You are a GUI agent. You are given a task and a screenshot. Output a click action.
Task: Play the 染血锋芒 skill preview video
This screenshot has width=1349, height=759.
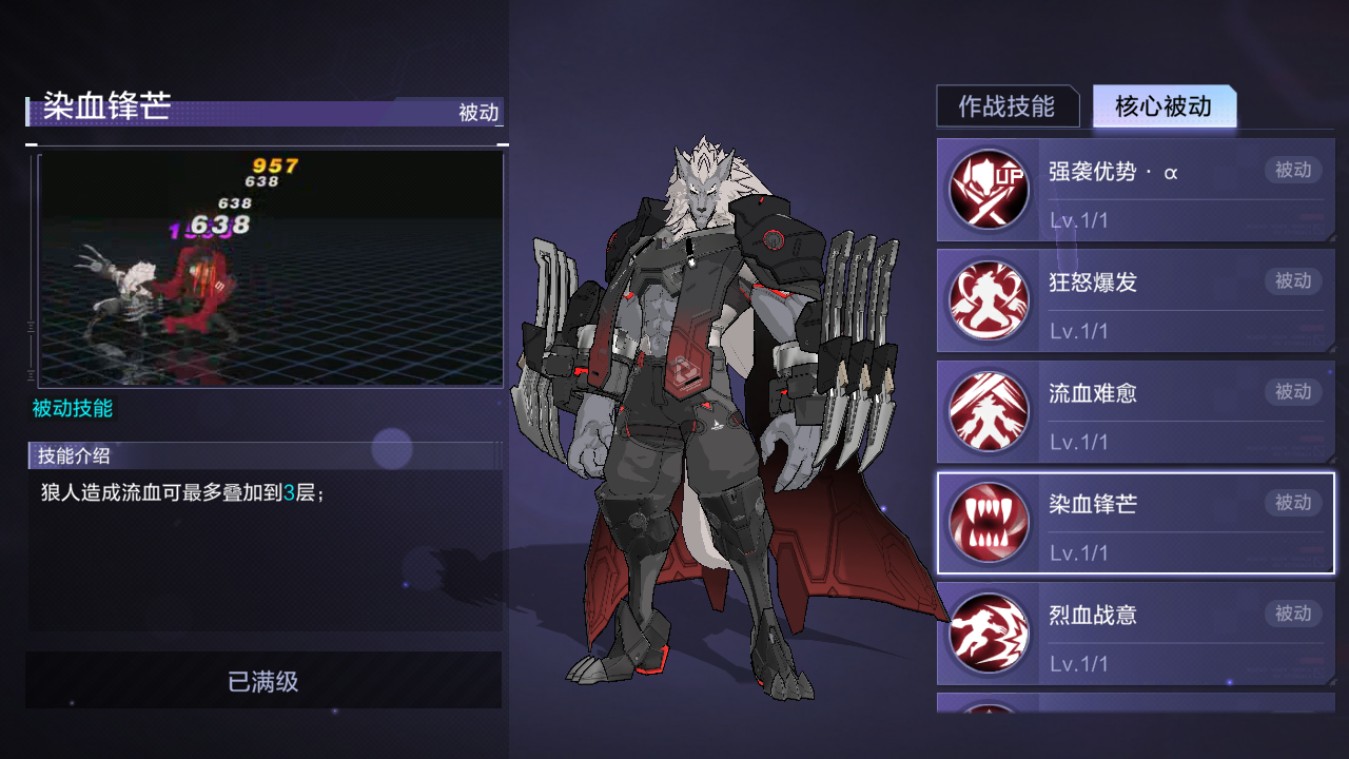(270, 268)
